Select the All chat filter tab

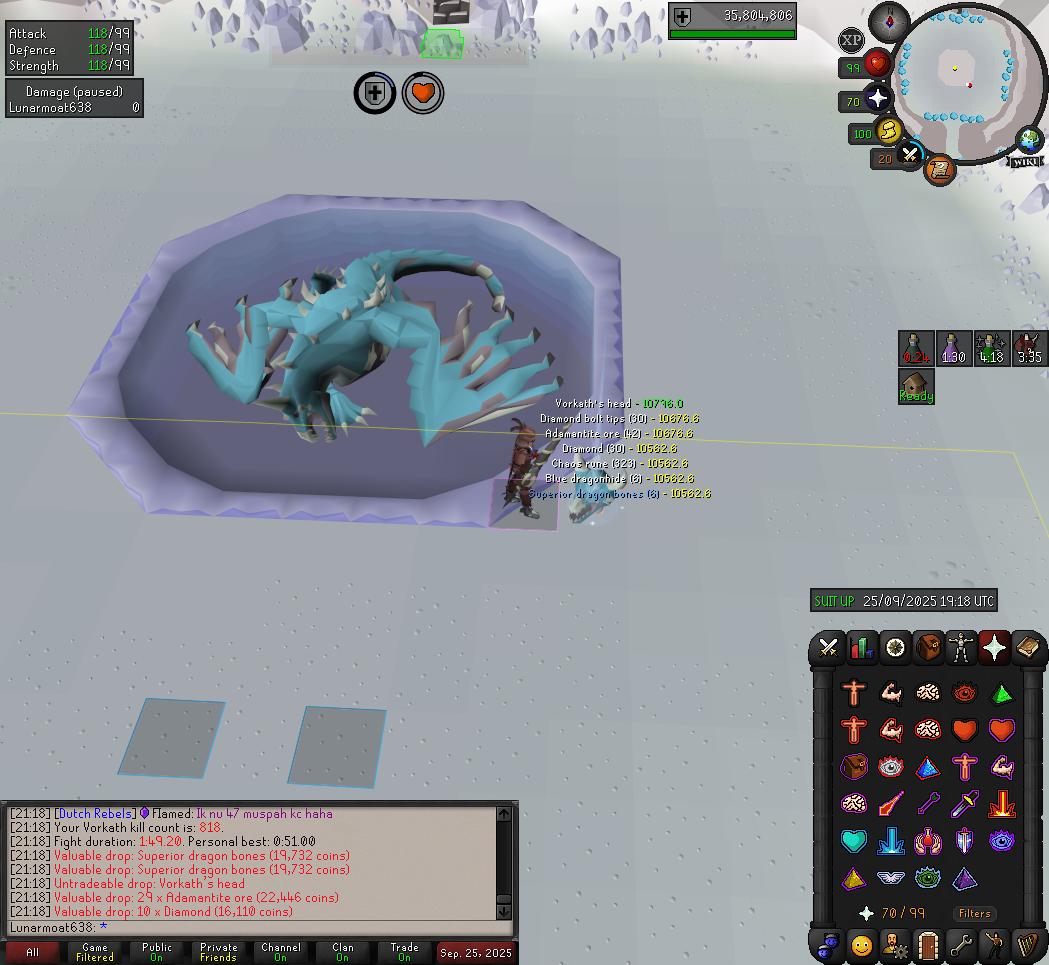pyautogui.click(x=33, y=952)
